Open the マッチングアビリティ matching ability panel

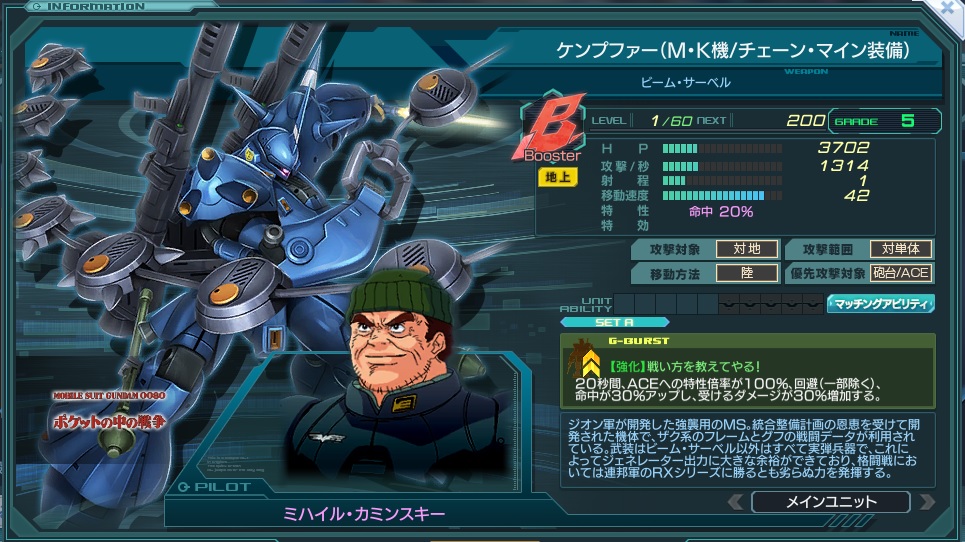[880, 303]
